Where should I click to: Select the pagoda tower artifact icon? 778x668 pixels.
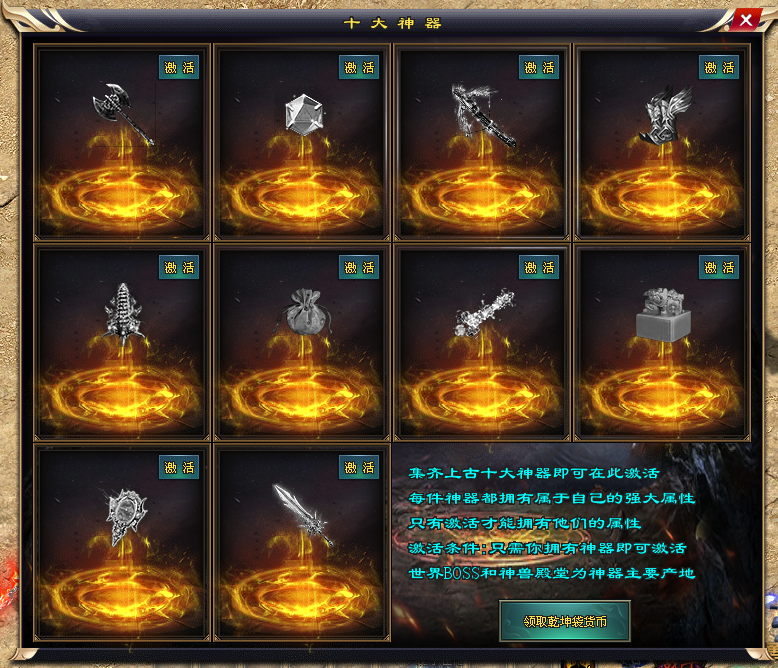pyautogui.click(x=123, y=312)
